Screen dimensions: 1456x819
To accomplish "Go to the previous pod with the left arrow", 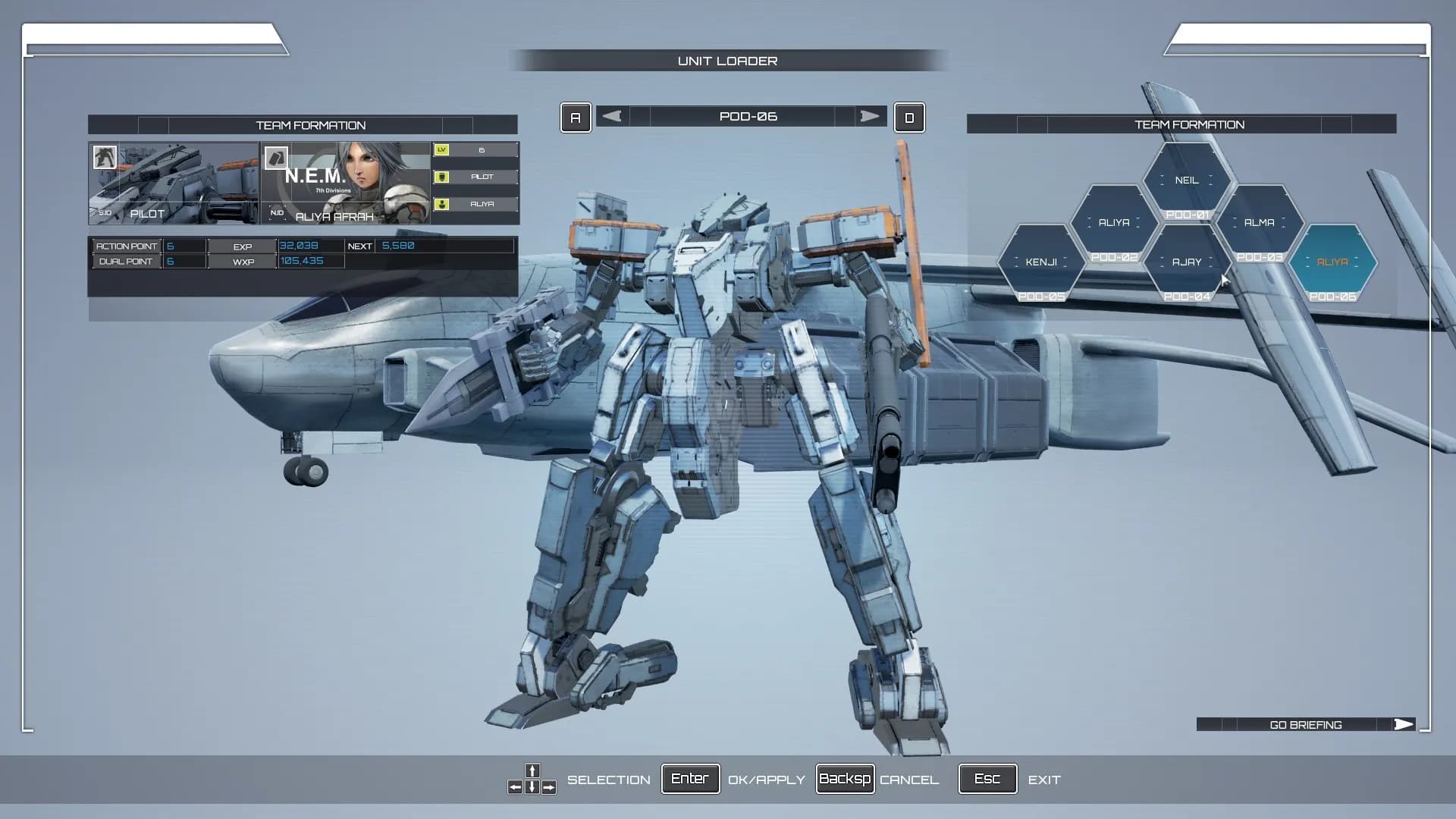I will (613, 116).
